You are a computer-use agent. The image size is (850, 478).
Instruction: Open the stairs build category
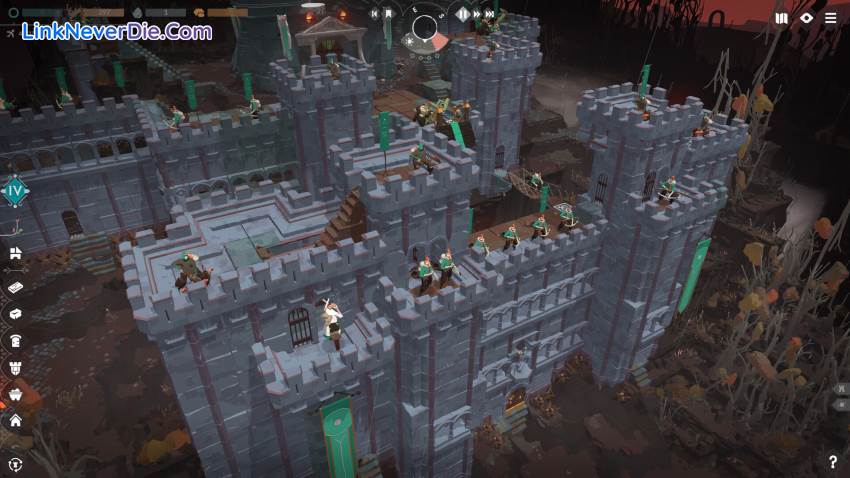(16, 254)
